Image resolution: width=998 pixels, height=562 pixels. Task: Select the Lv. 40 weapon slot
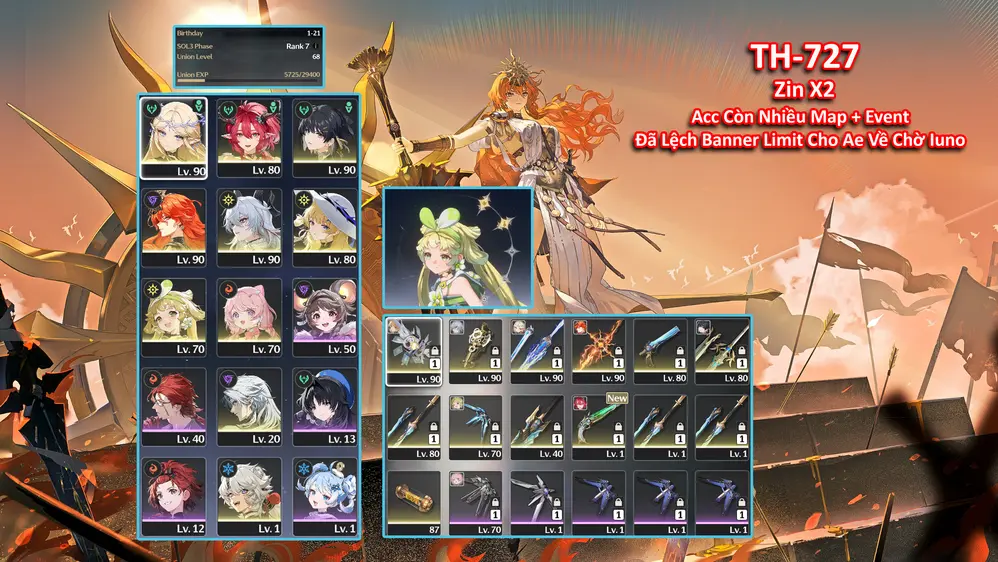tap(536, 427)
